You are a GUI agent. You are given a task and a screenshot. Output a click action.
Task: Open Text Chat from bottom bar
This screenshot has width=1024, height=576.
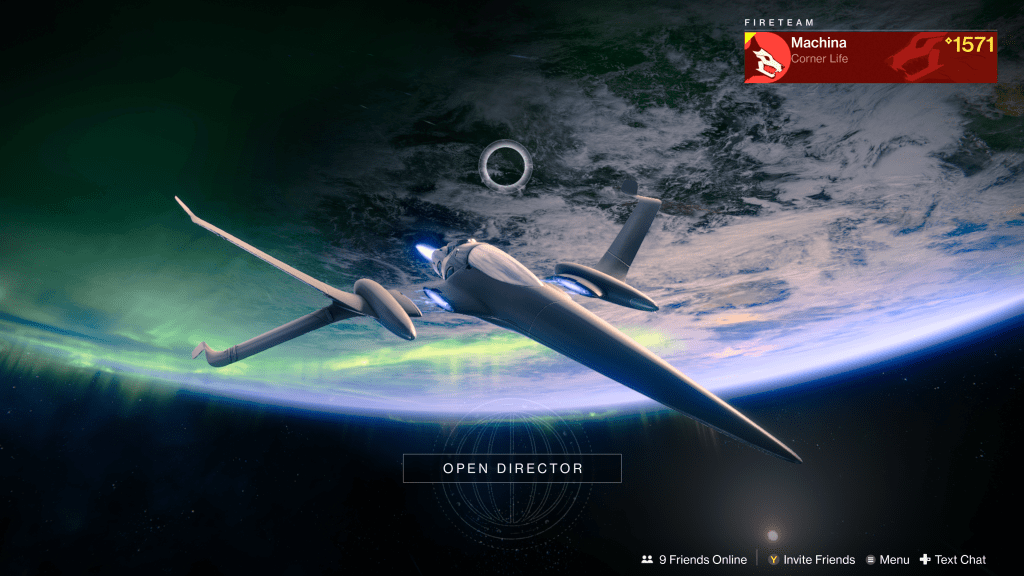pos(953,560)
